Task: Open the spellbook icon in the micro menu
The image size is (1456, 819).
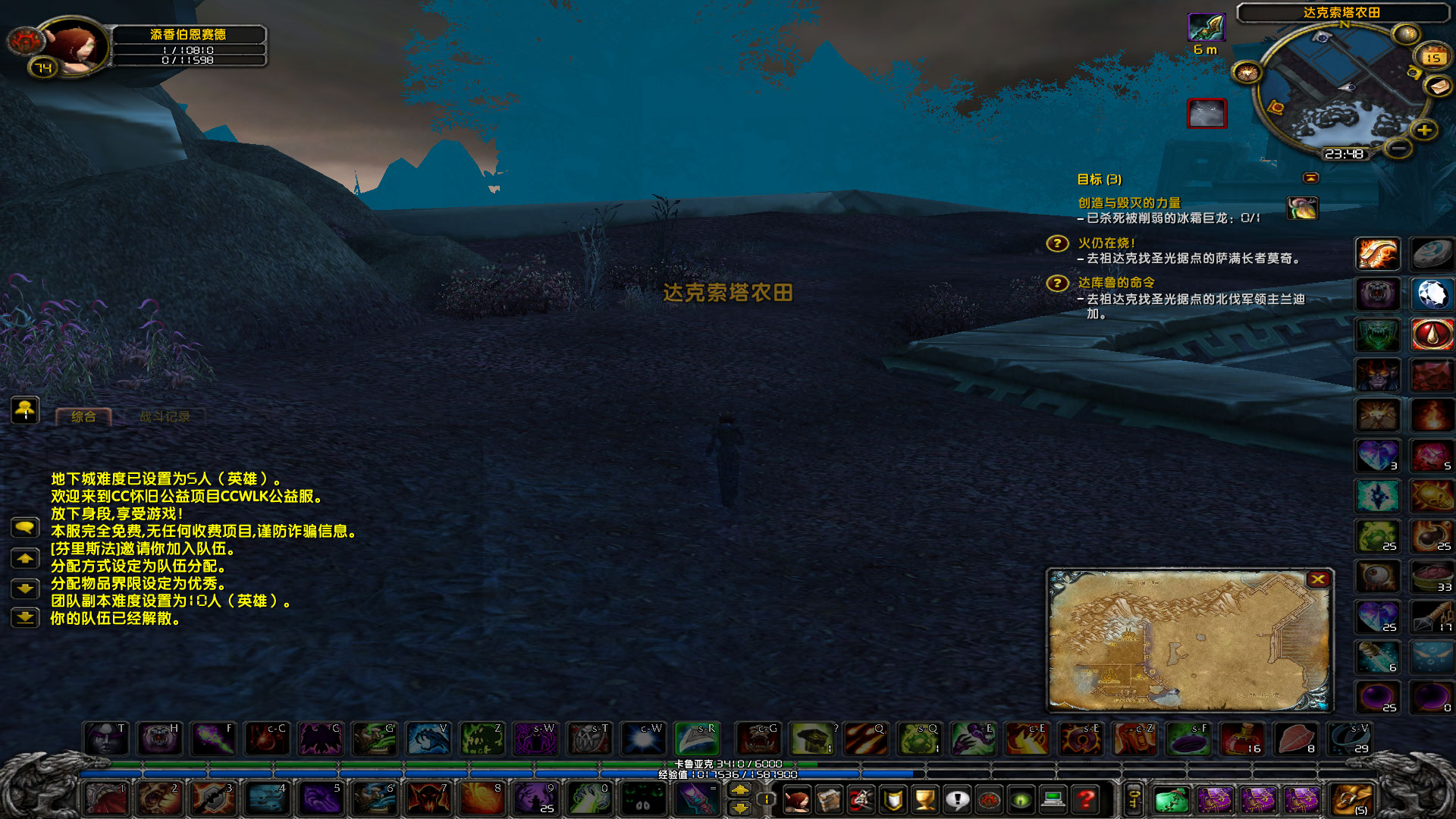Action: point(830,800)
